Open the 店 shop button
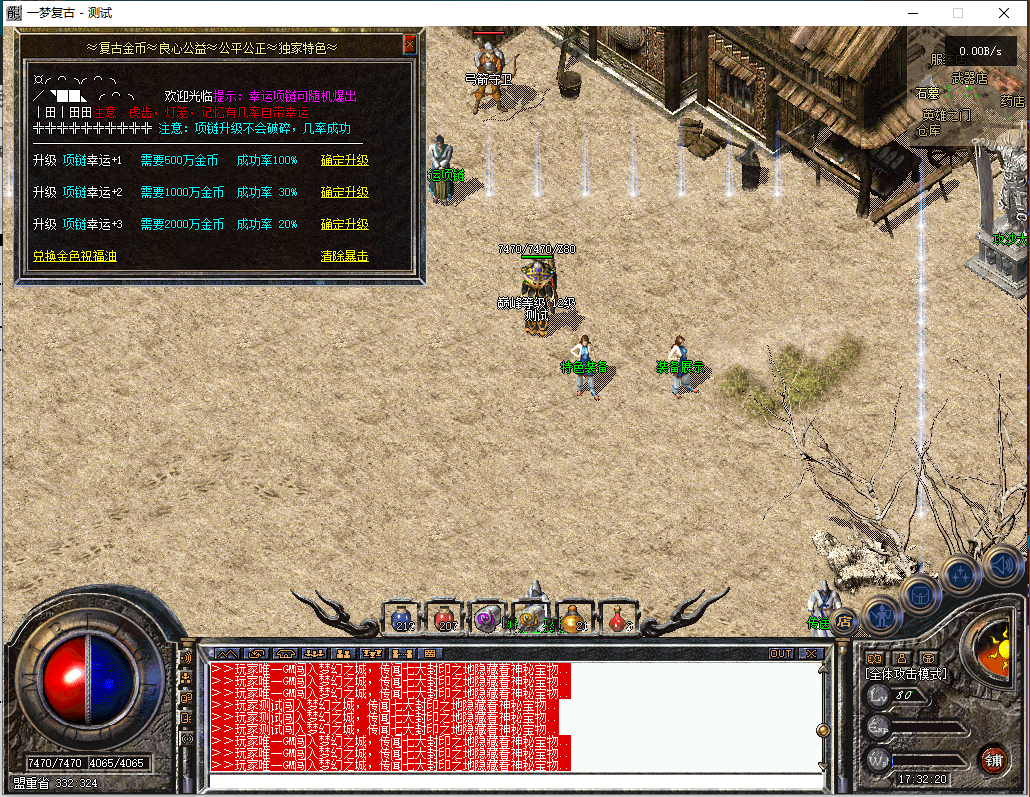 (844, 621)
